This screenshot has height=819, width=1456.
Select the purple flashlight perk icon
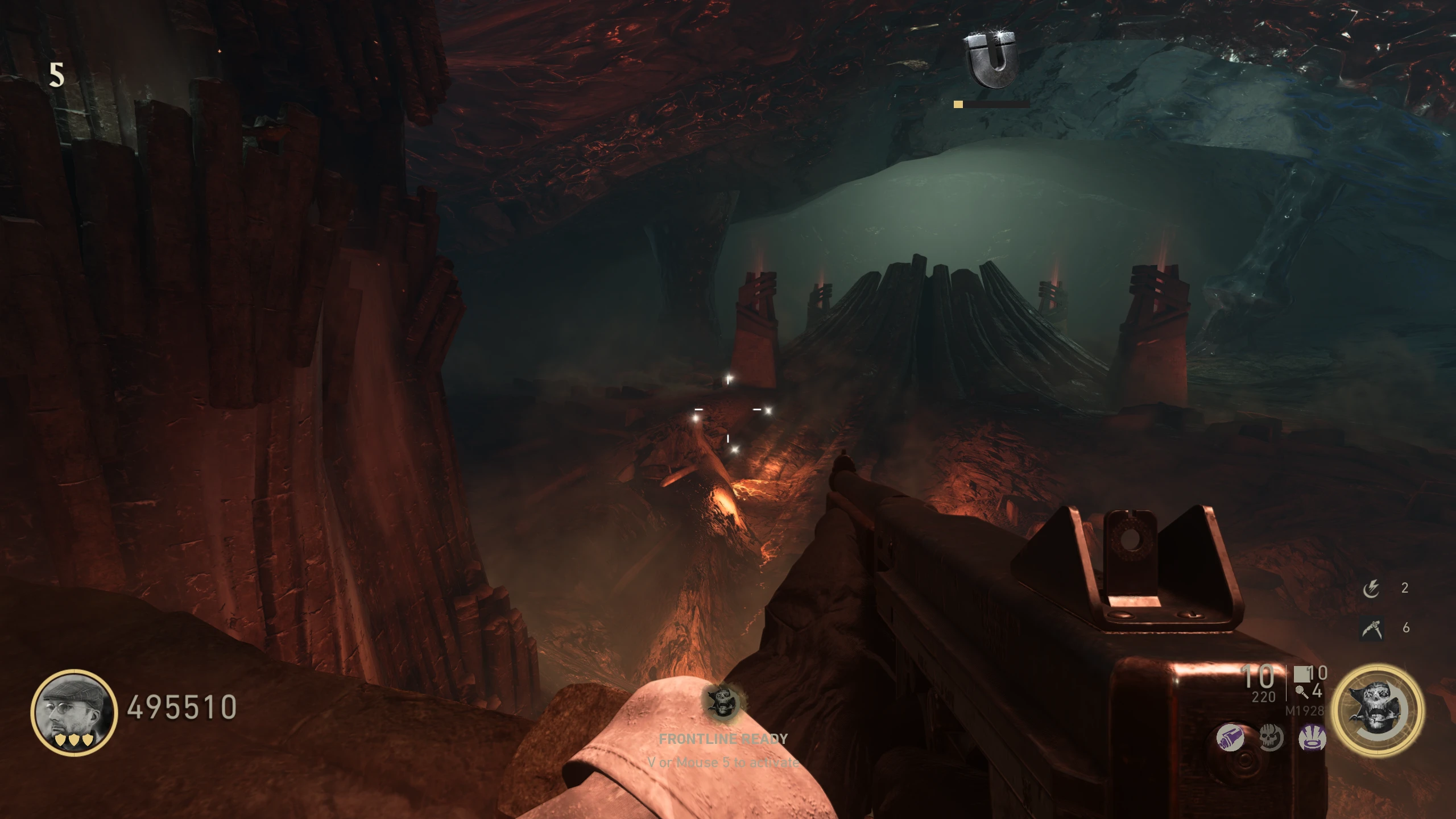coord(1230,738)
